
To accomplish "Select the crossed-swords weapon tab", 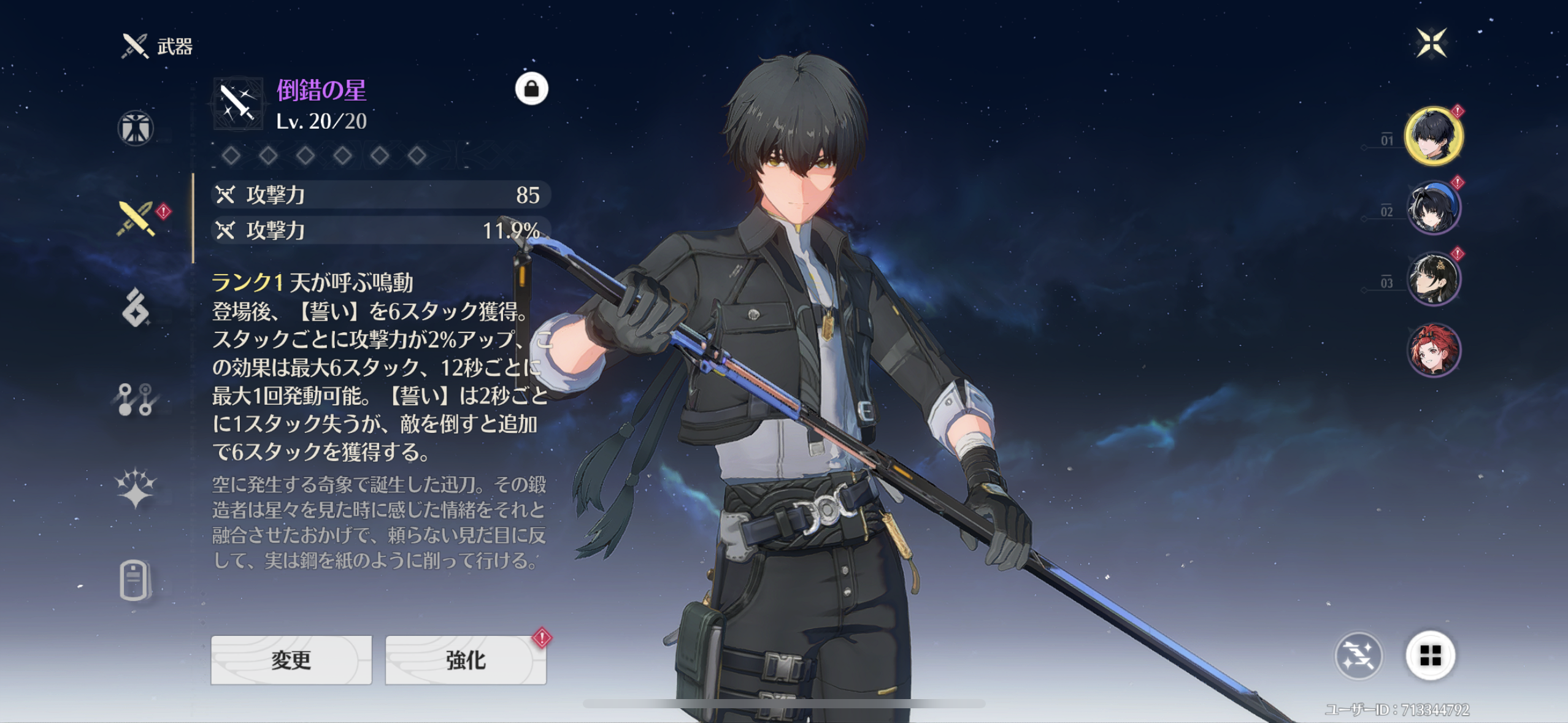I will click(136, 218).
